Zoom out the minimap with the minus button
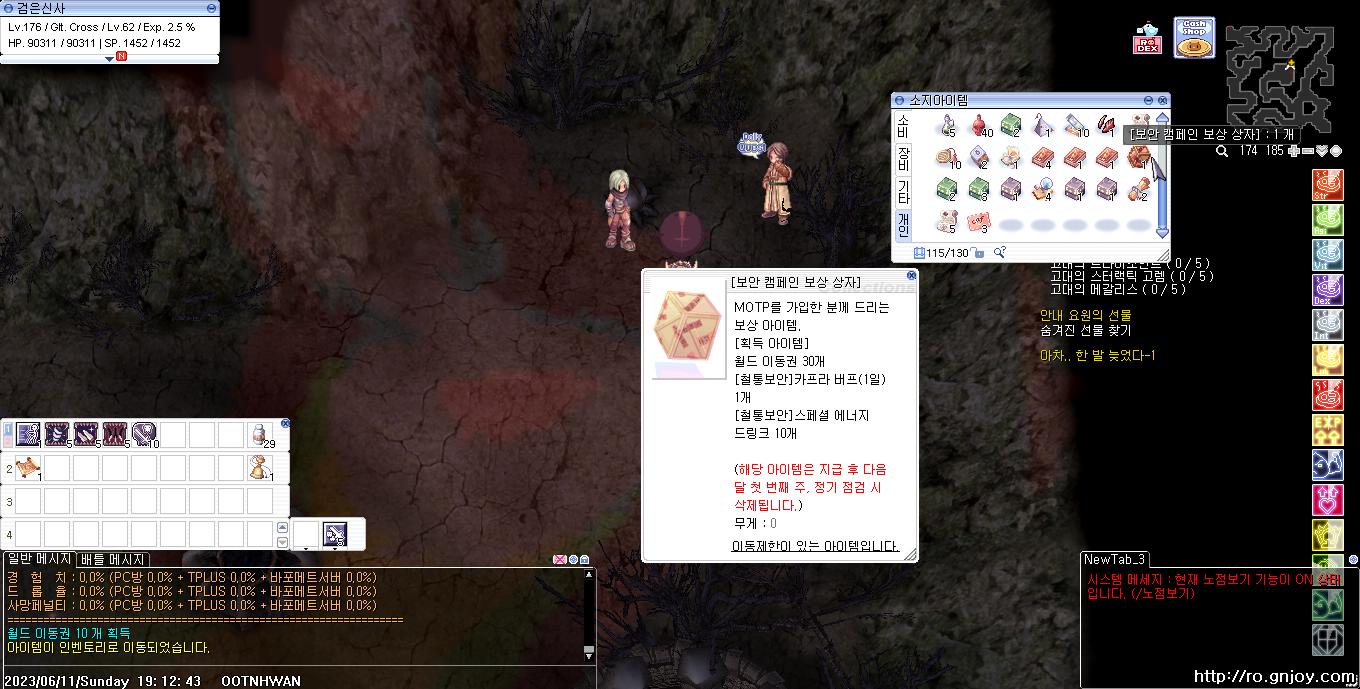Image resolution: width=1360 pixels, height=689 pixels. [x=1307, y=151]
